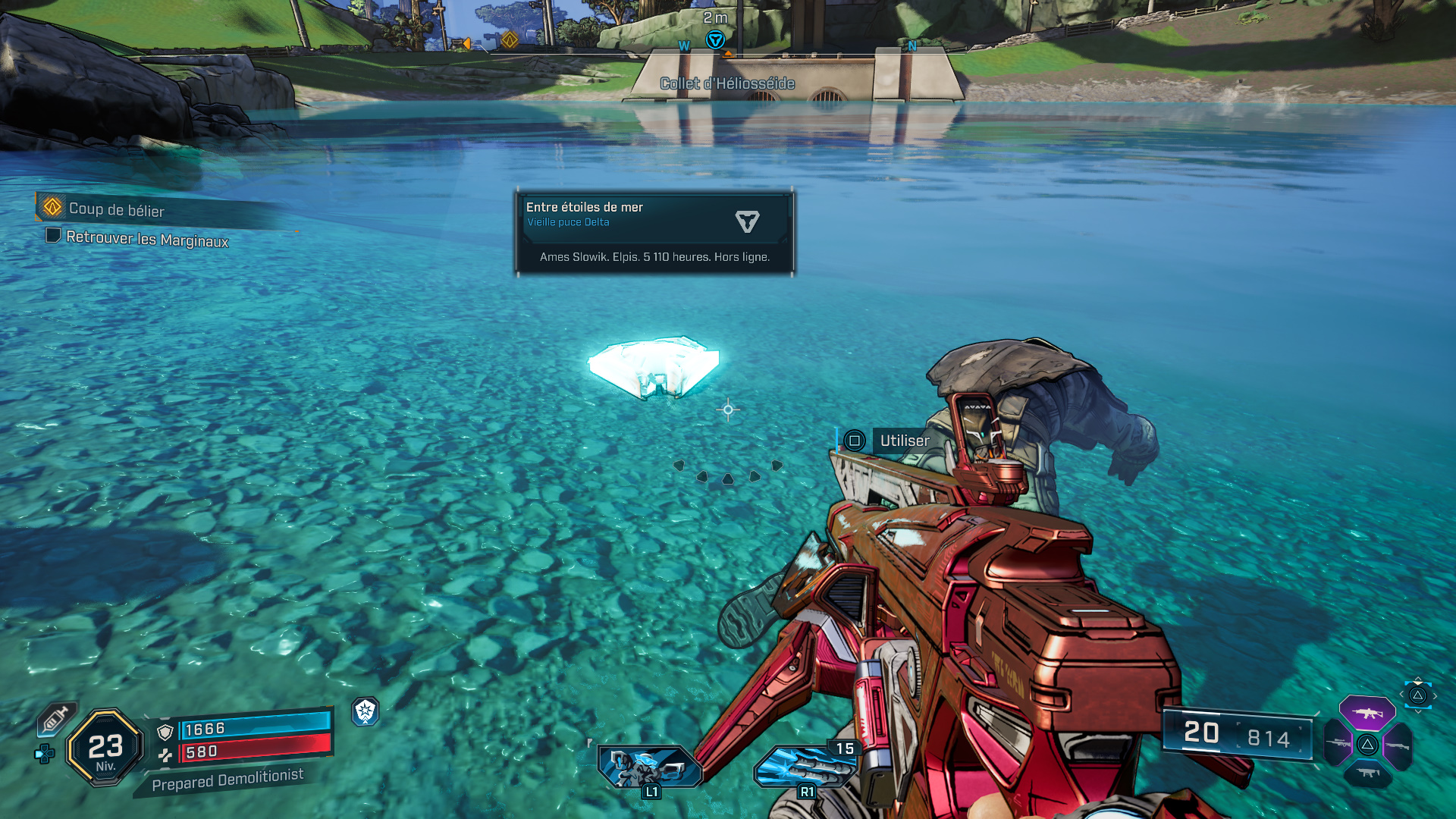The image size is (1456, 819).
Task: Click the level 23 character badge
Action: point(105,748)
